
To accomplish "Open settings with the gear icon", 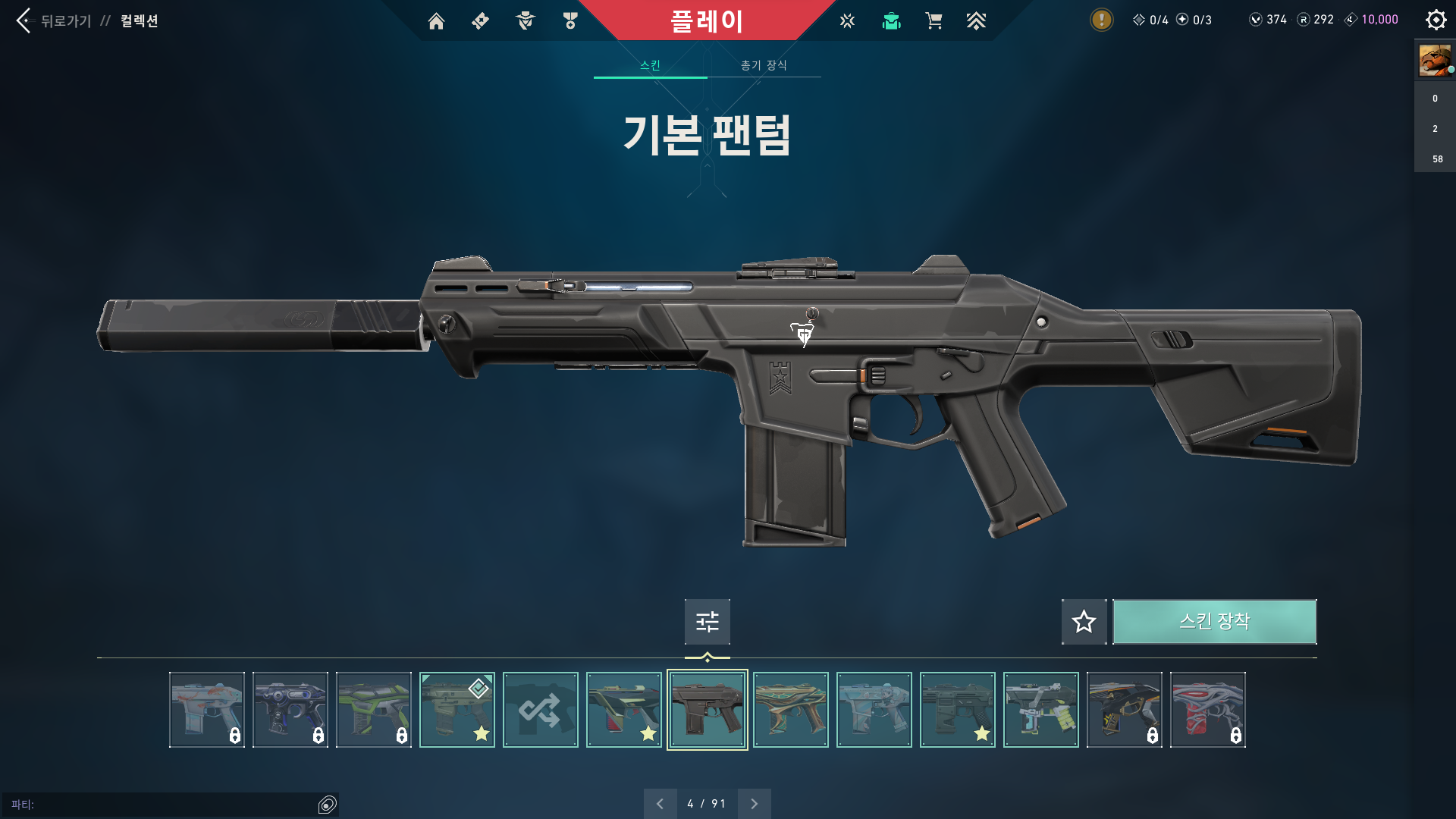I will [x=1436, y=20].
